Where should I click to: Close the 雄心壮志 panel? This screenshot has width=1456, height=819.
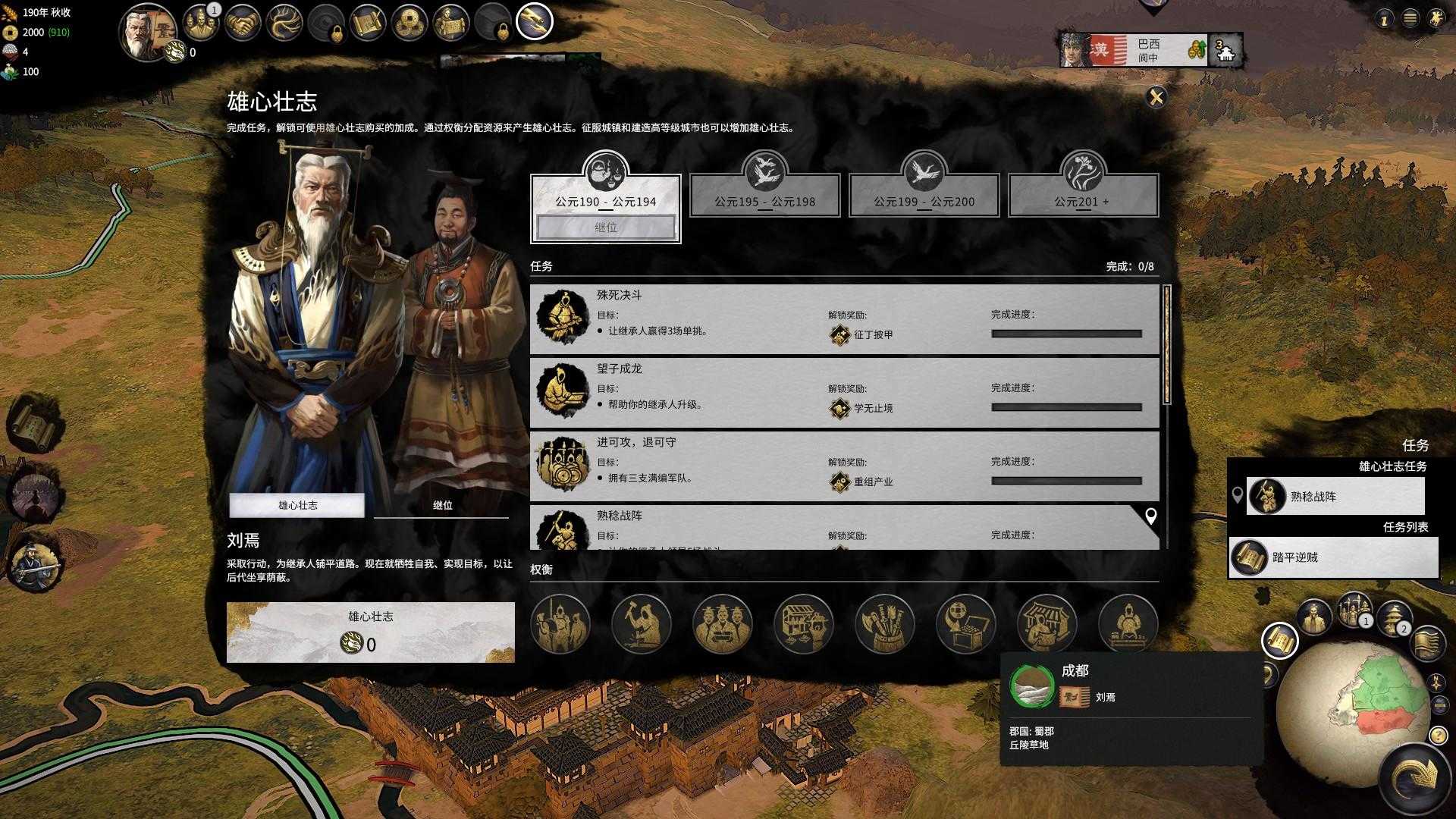[x=1156, y=97]
